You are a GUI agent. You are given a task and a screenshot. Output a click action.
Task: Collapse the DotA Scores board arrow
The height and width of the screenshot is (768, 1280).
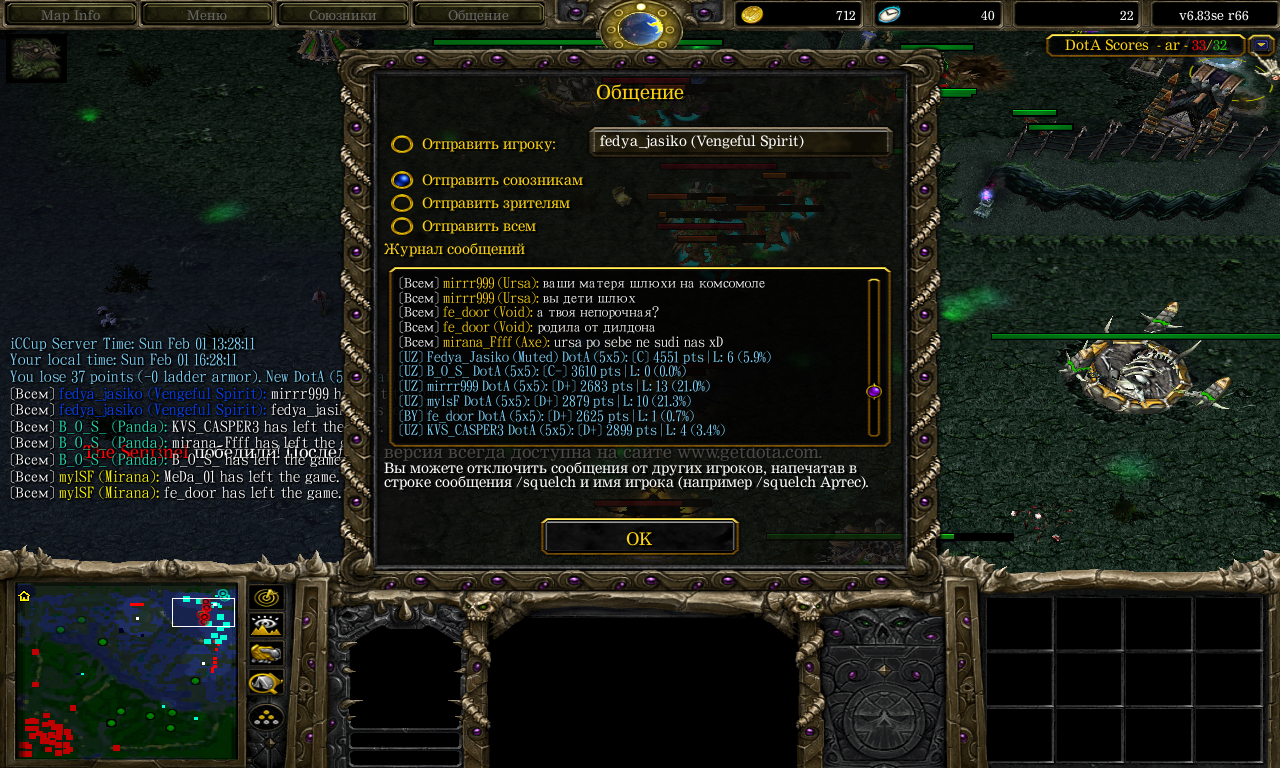(x=1261, y=45)
